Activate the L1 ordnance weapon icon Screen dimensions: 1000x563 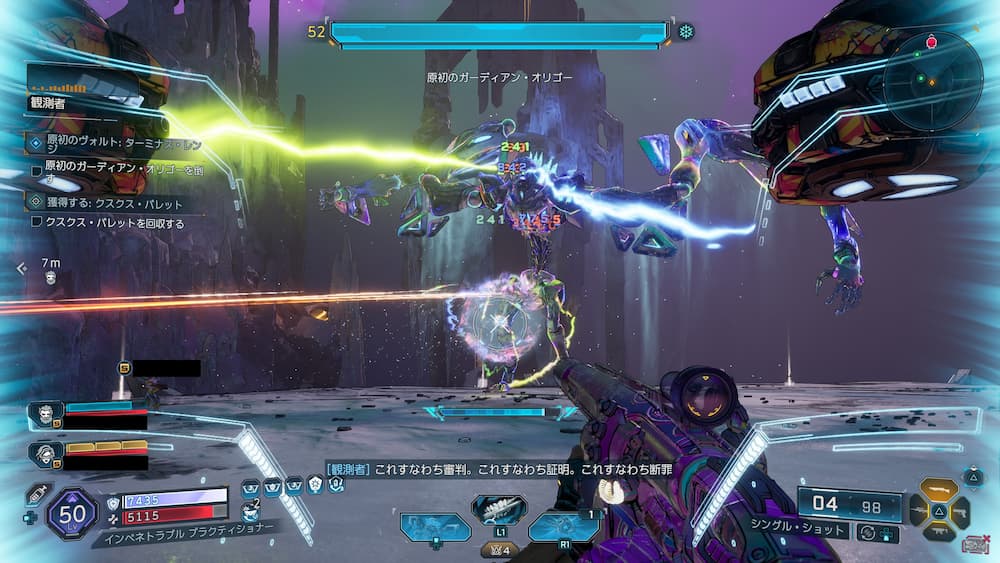[x=499, y=509]
